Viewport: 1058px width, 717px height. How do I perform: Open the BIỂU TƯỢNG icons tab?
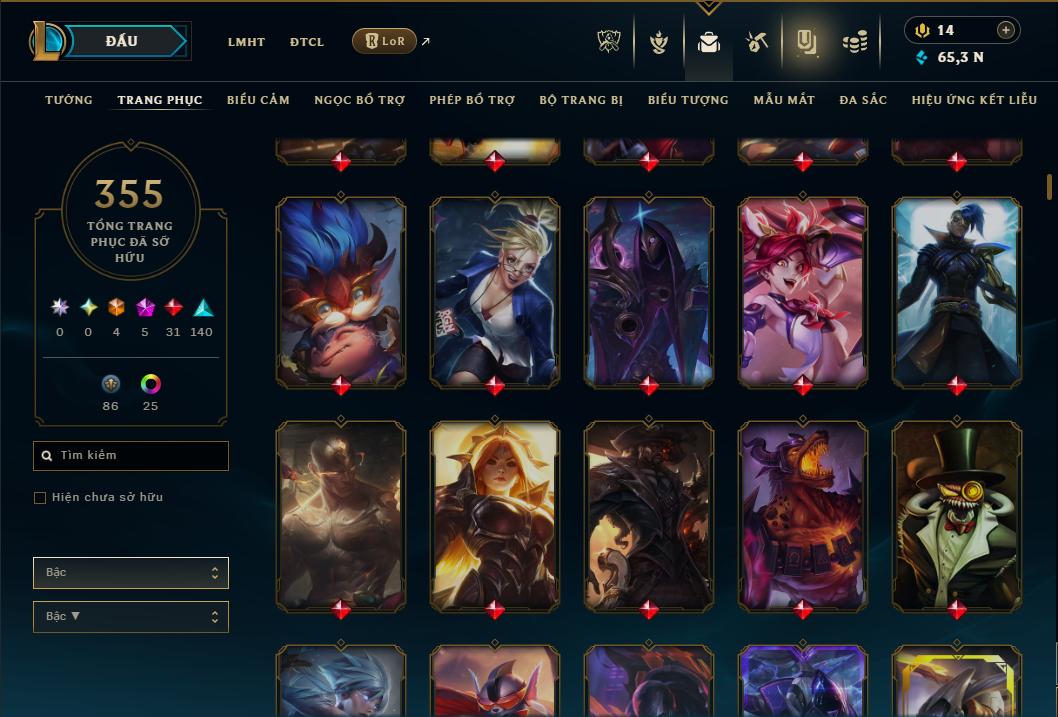point(688,100)
